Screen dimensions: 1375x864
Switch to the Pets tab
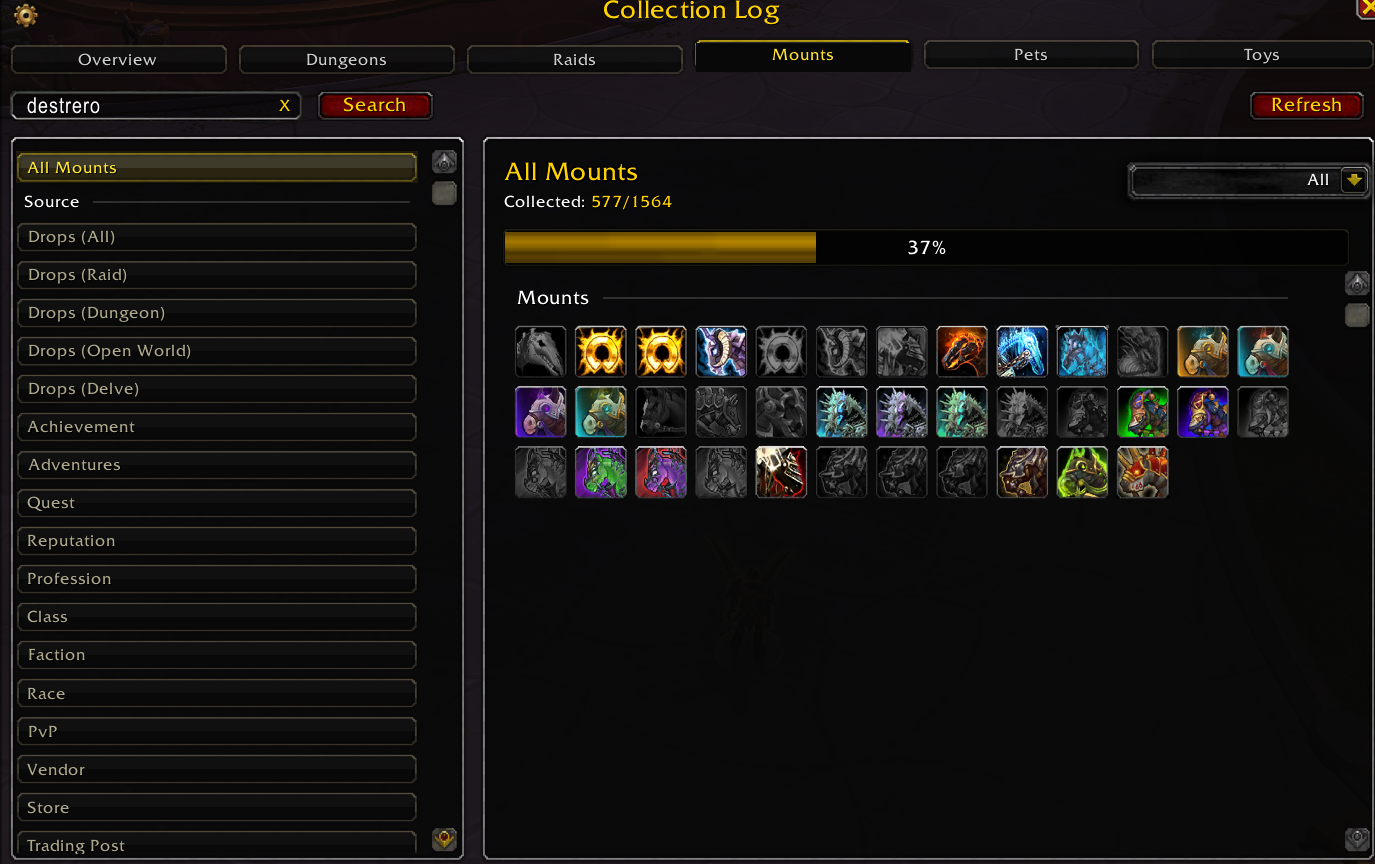click(1030, 55)
